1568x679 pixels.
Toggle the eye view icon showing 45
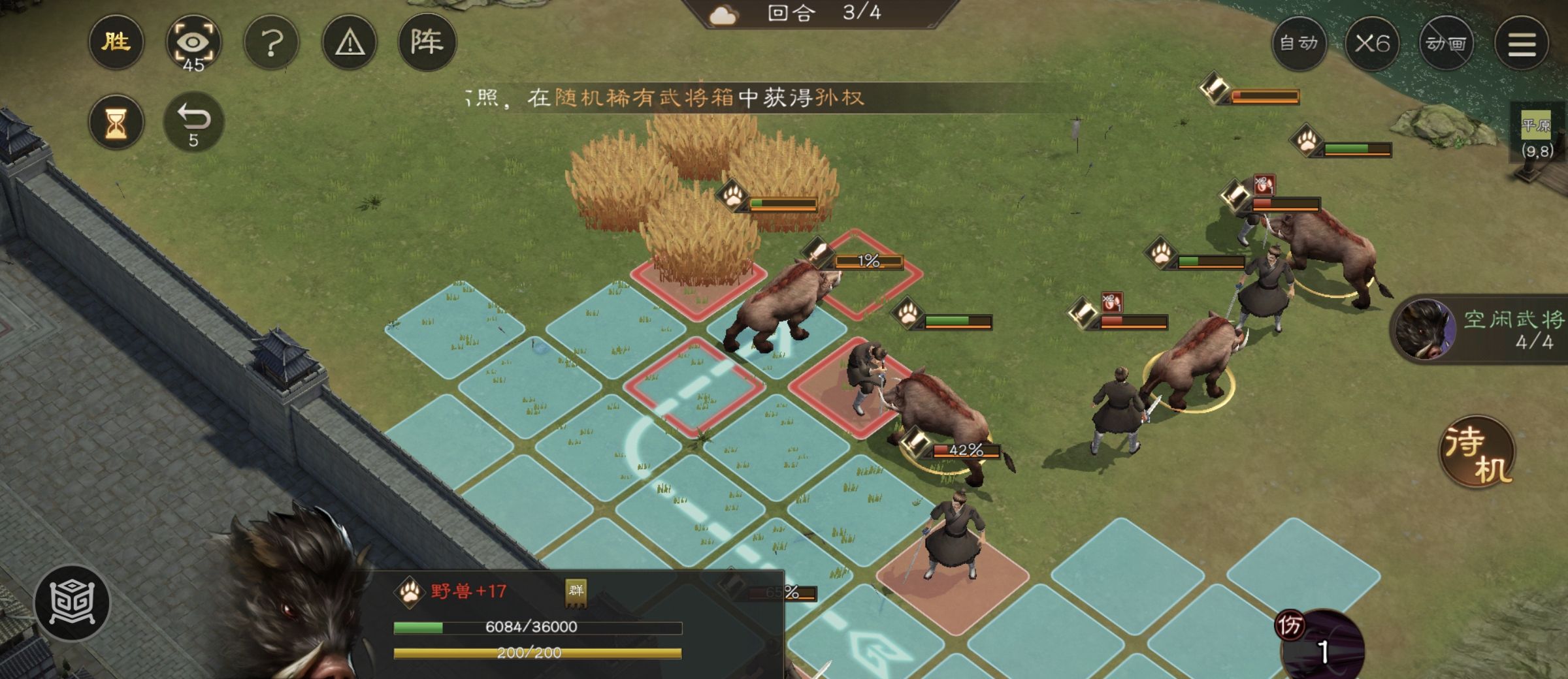tap(193, 43)
